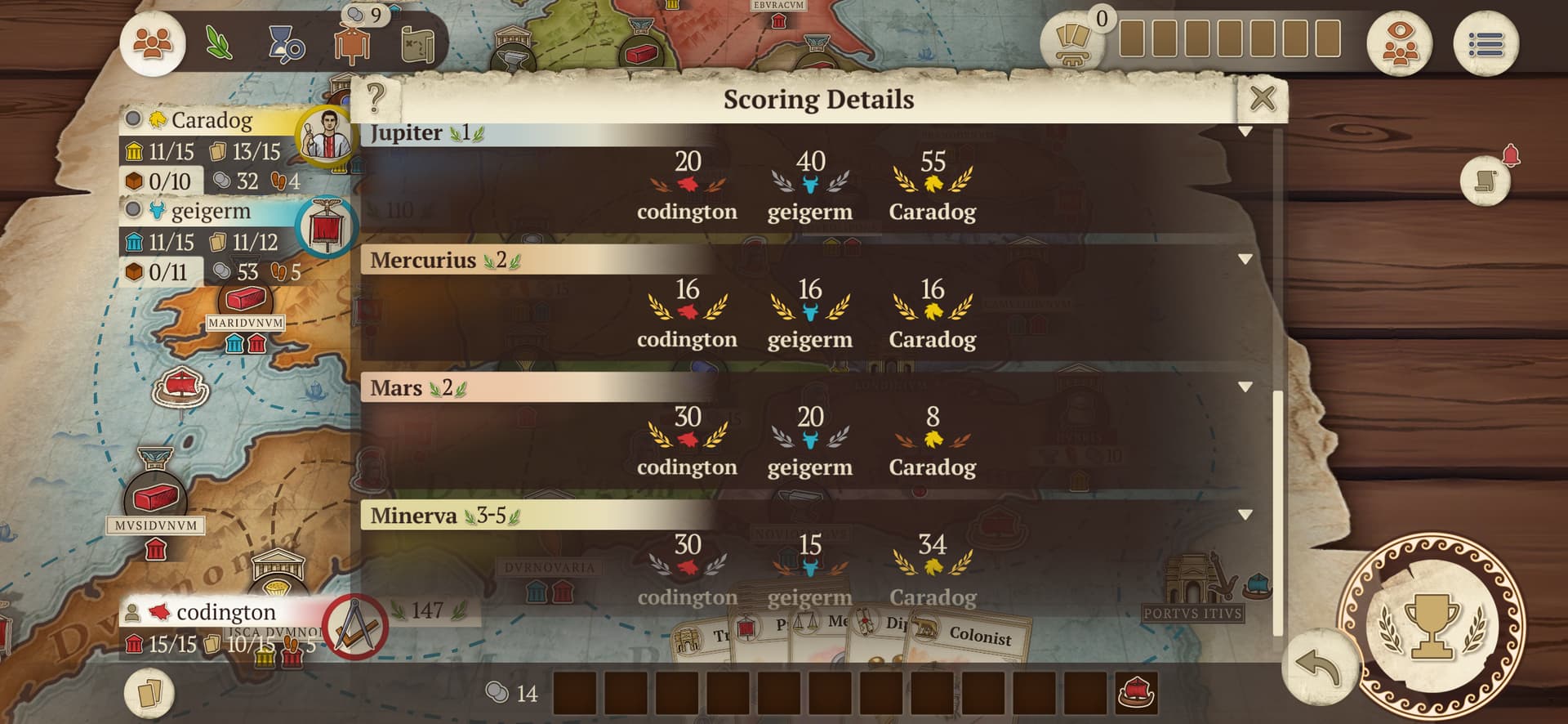
Task: Collapse the Minerva scoring section
Action: [x=1245, y=514]
